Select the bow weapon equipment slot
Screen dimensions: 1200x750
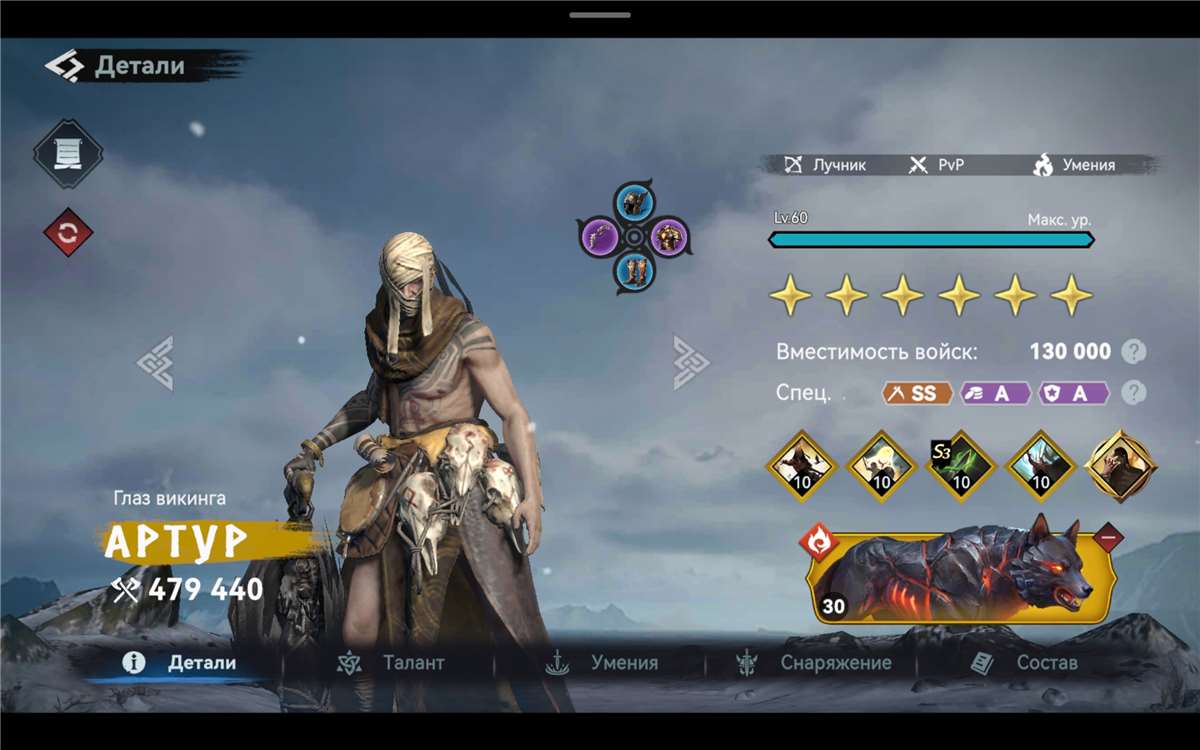[x=601, y=237]
